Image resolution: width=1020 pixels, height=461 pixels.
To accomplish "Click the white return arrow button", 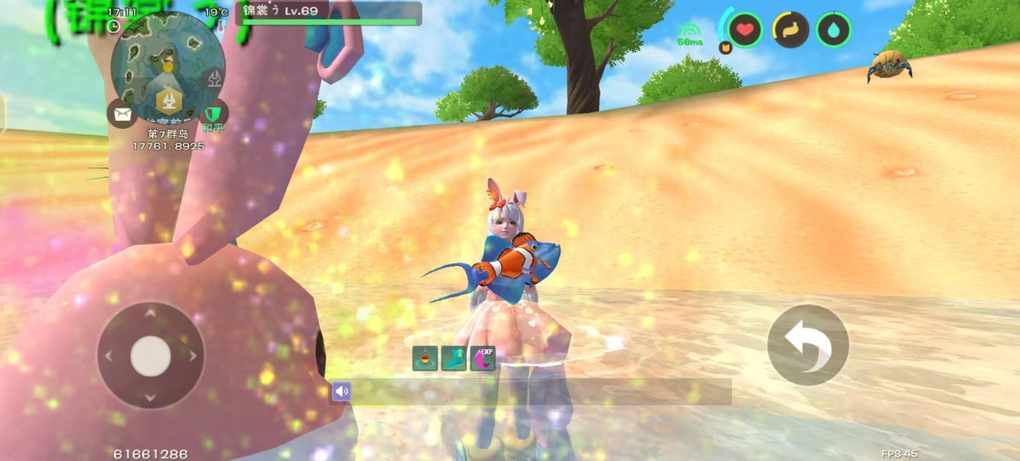I will [807, 345].
